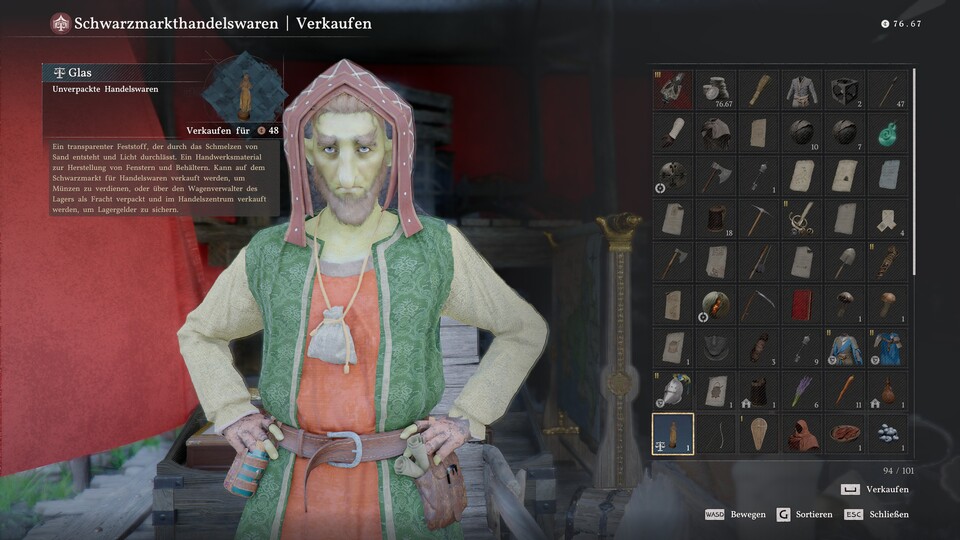This screenshot has height=540, width=960.
Task: Select the scythe in inventory
Action: tap(759, 304)
